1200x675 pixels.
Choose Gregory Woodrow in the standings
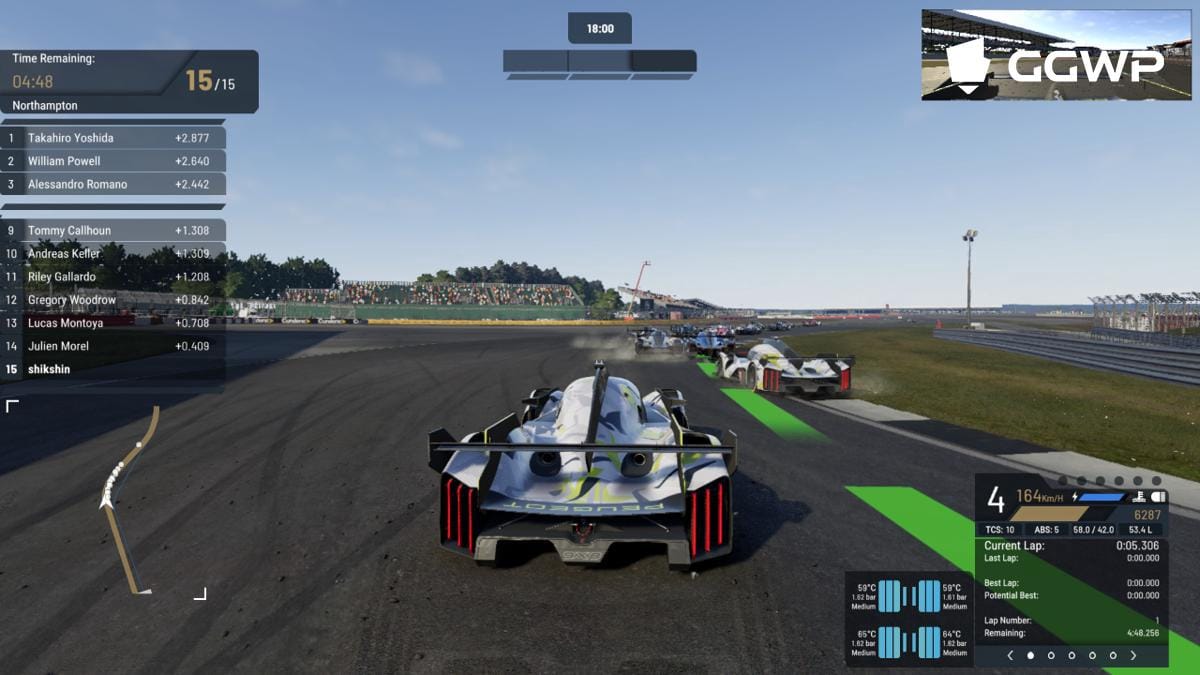113,300
